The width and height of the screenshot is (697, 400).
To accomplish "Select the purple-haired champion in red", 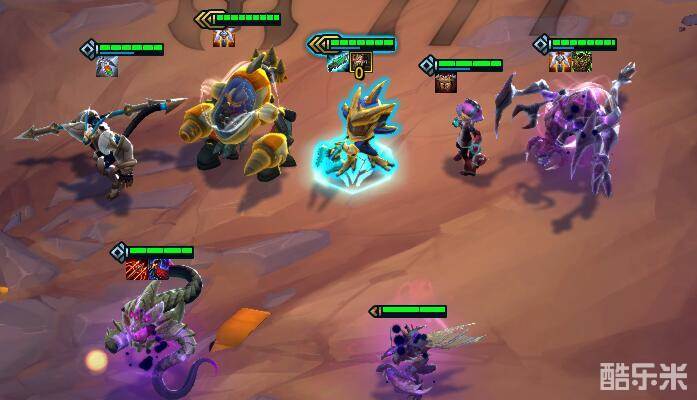I will pyautogui.click(x=466, y=138).
